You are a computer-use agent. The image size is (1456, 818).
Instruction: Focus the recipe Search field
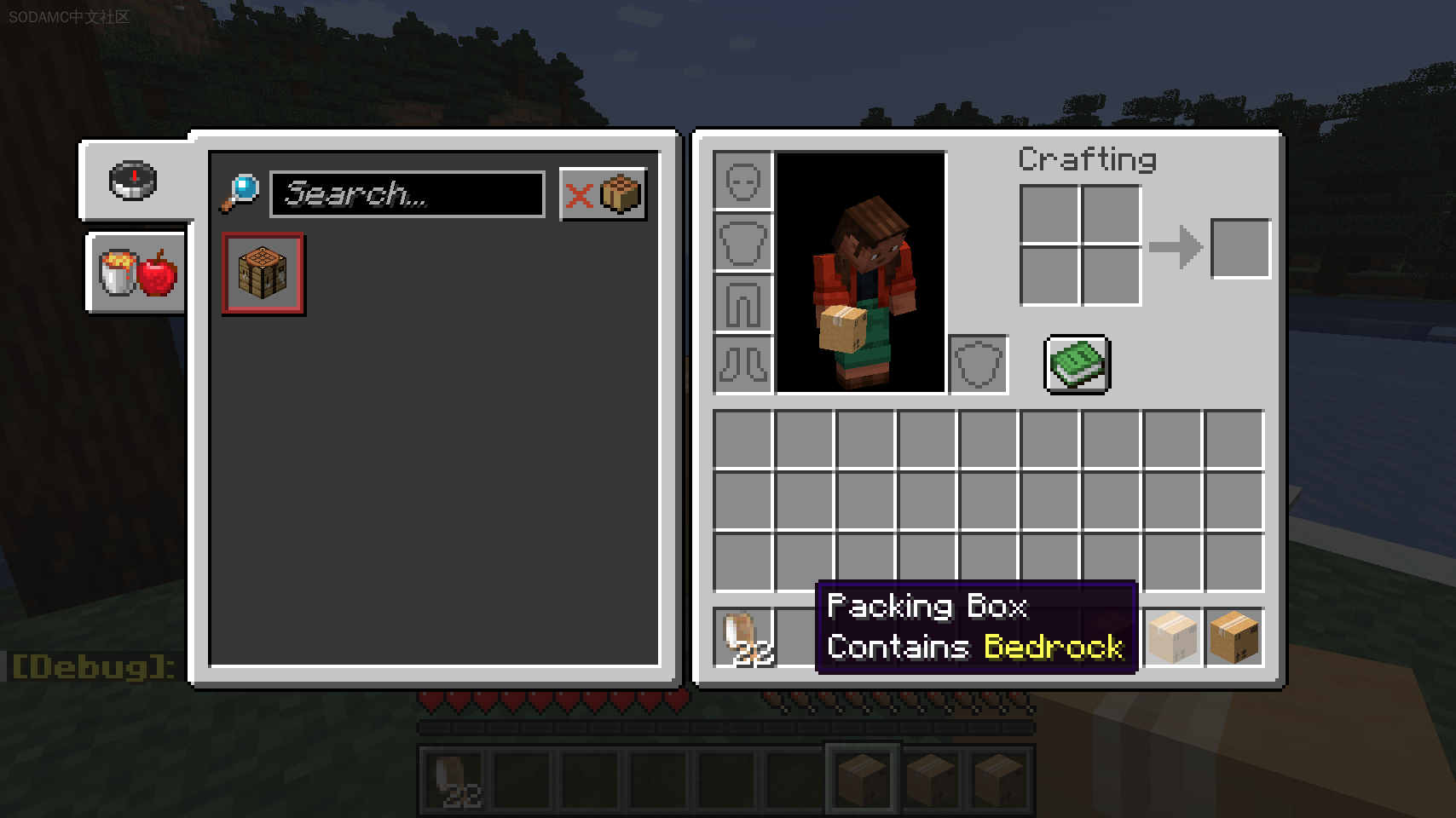(x=407, y=194)
